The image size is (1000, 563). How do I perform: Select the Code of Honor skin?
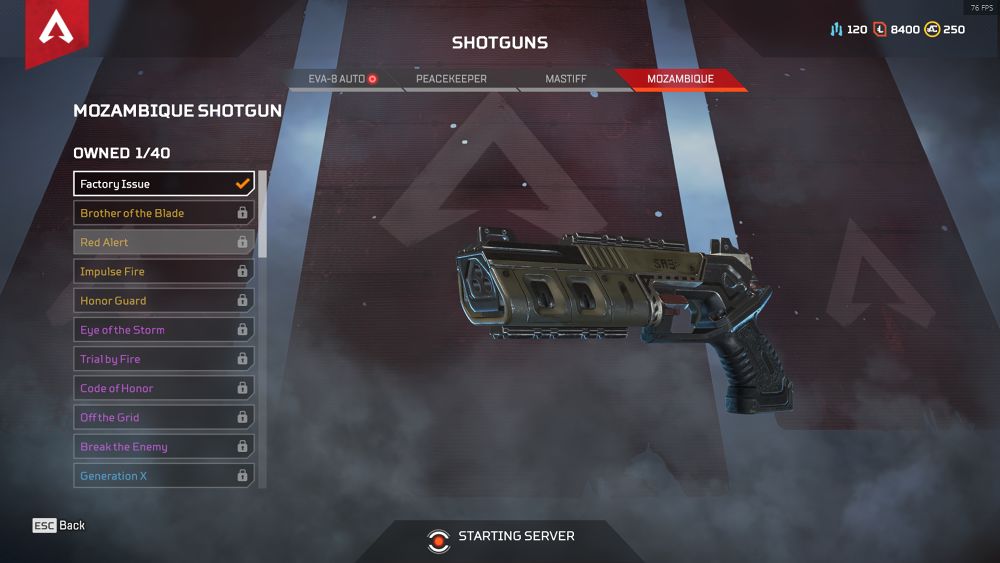164,388
